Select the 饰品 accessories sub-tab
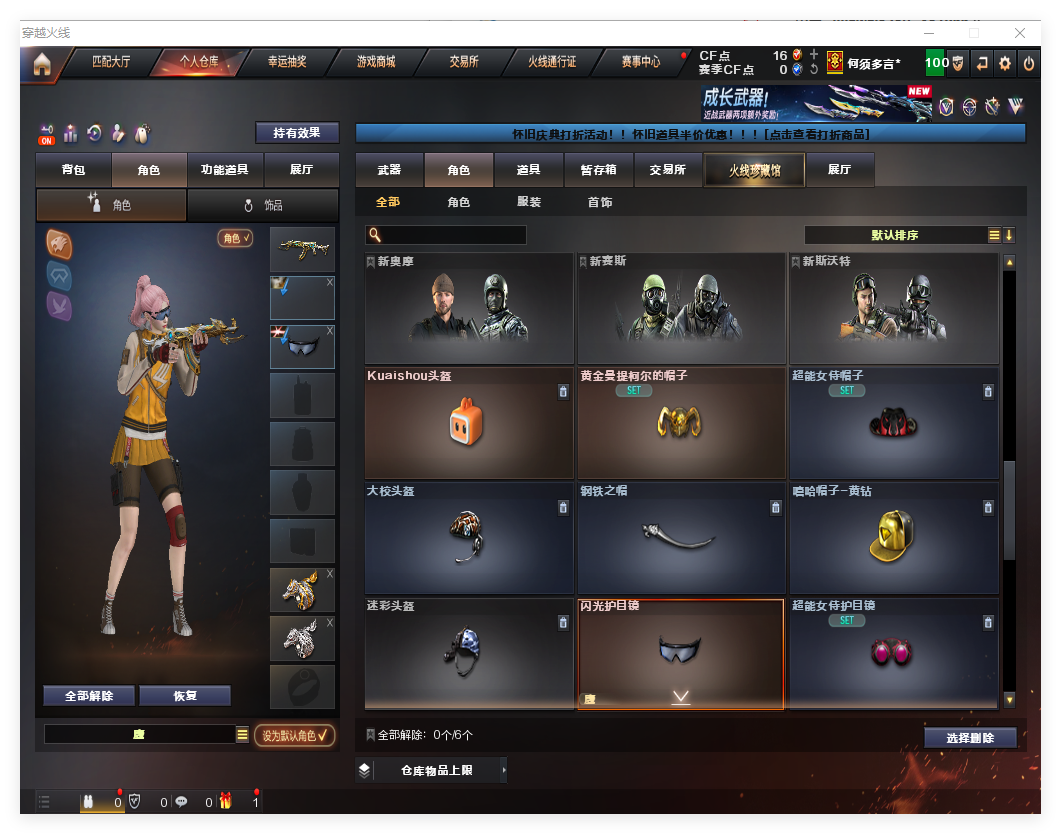The height and width of the screenshot is (834, 1061). click(x=263, y=205)
